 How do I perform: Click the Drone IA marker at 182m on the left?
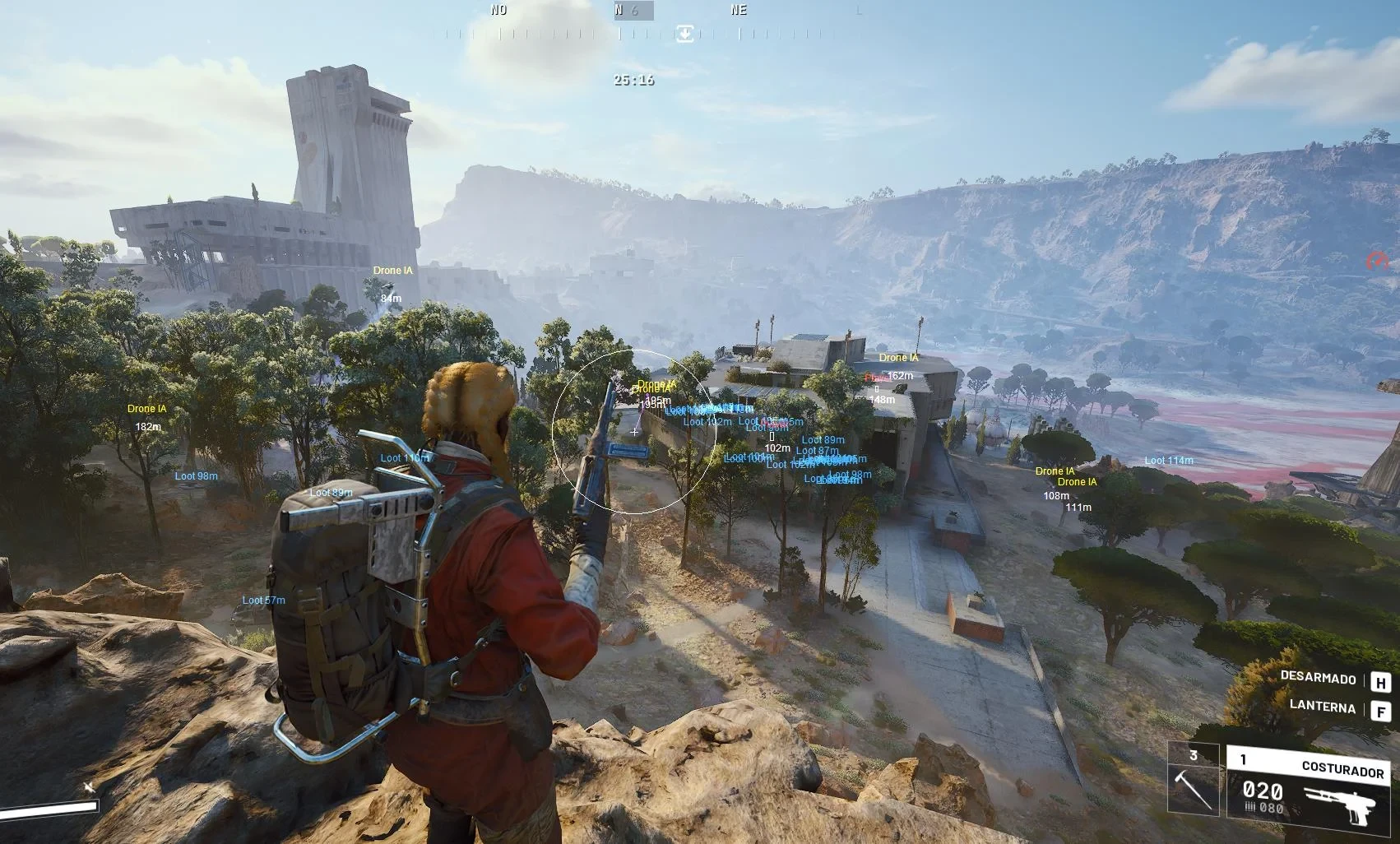(146, 408)
